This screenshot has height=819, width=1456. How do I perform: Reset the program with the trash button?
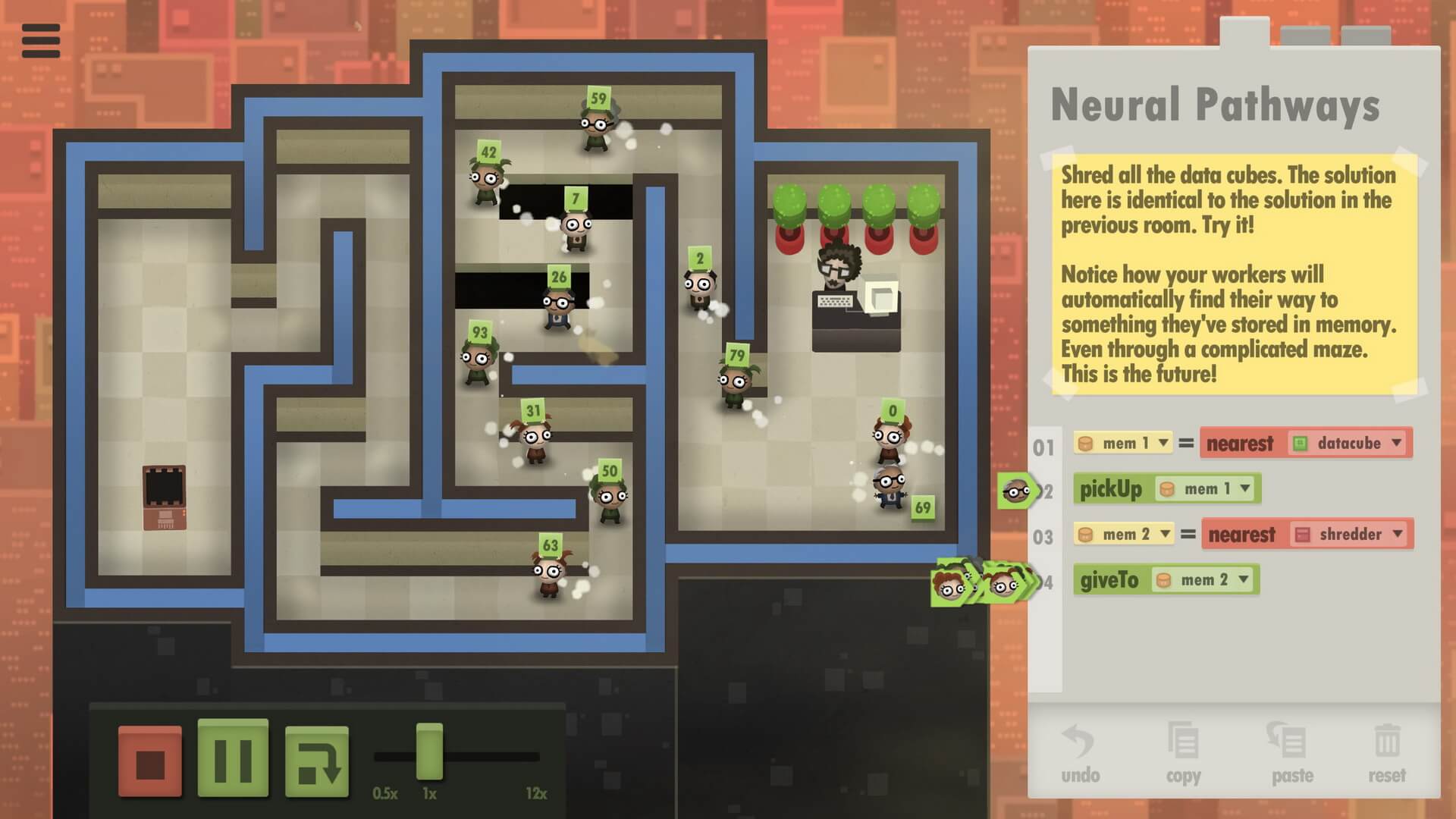[x=1386, y=754]
